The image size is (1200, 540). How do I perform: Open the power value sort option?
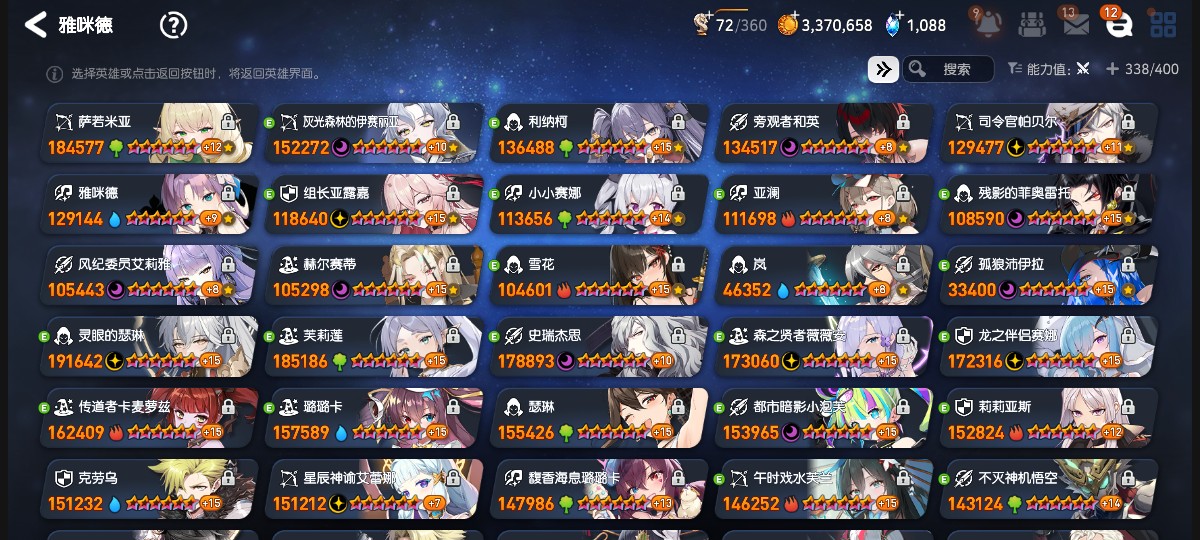[x=1050, y=69]
